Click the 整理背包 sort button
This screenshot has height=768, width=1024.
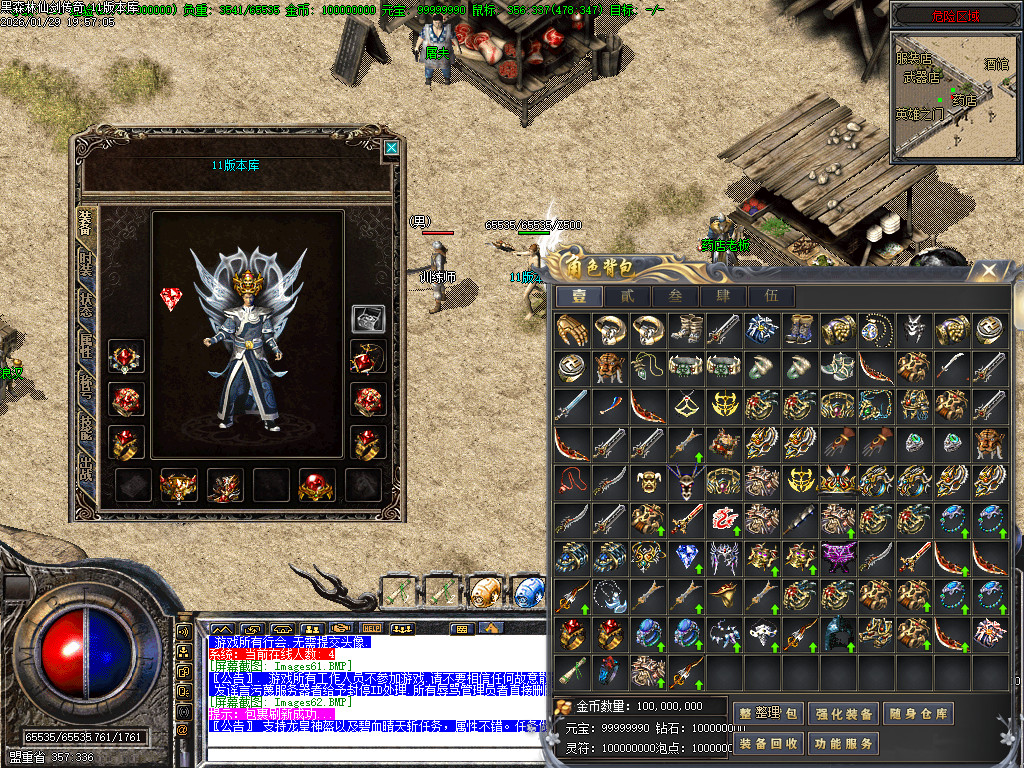point(768,714)
